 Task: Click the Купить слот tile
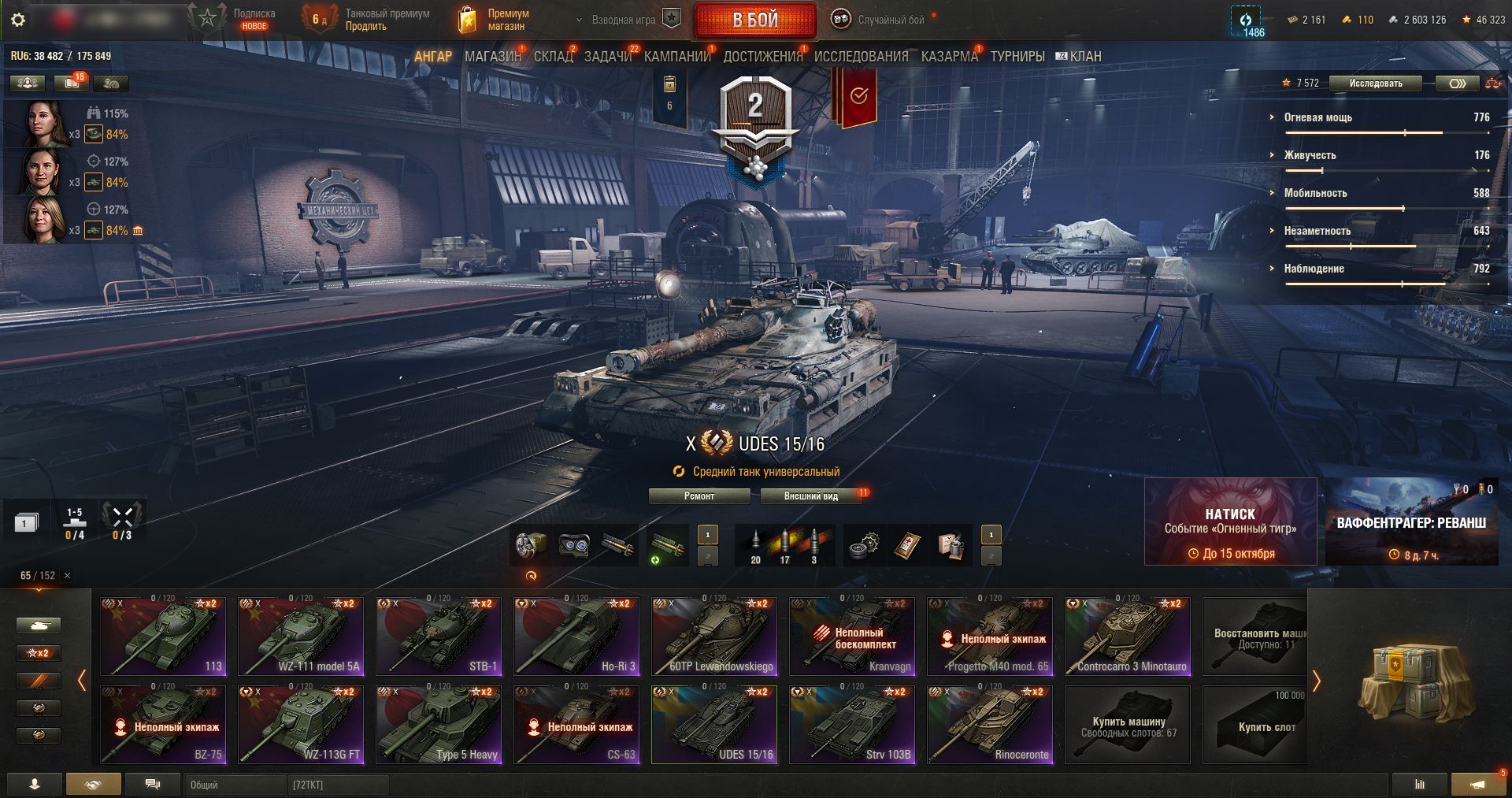pyautogui.click(x=1266, y=725)
